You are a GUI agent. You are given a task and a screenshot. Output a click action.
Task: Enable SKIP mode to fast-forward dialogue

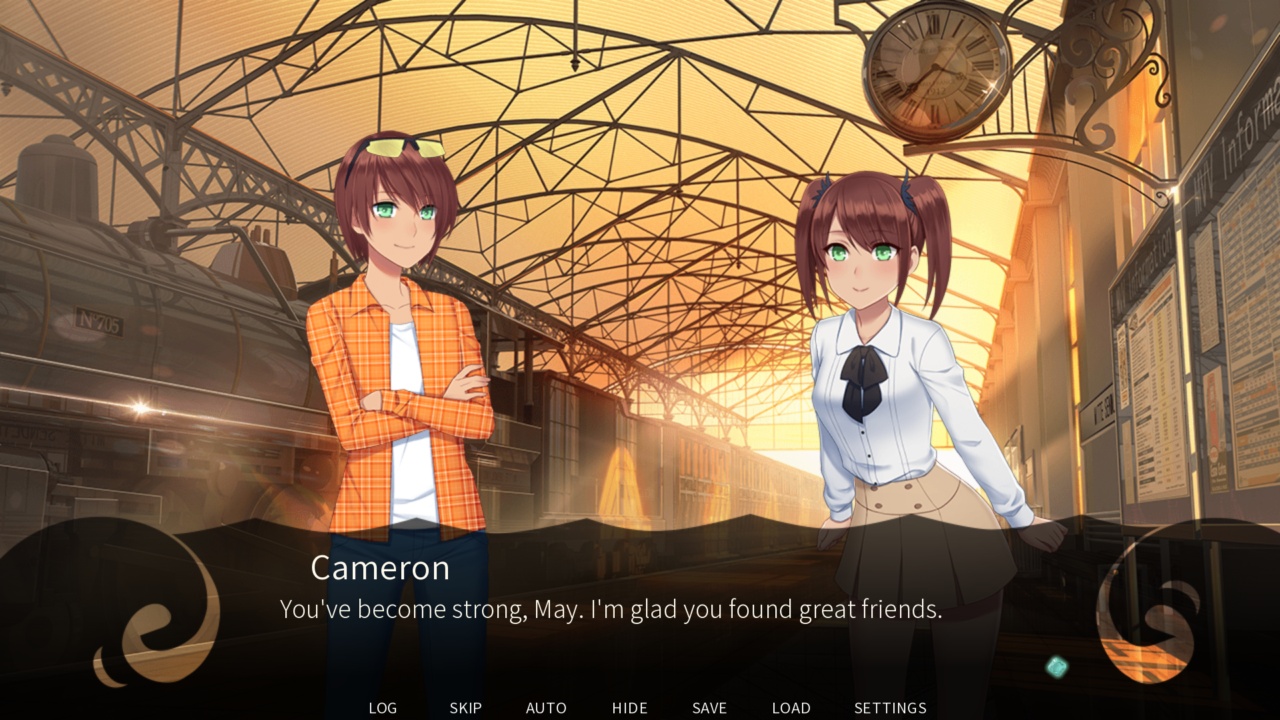(466, 707)
